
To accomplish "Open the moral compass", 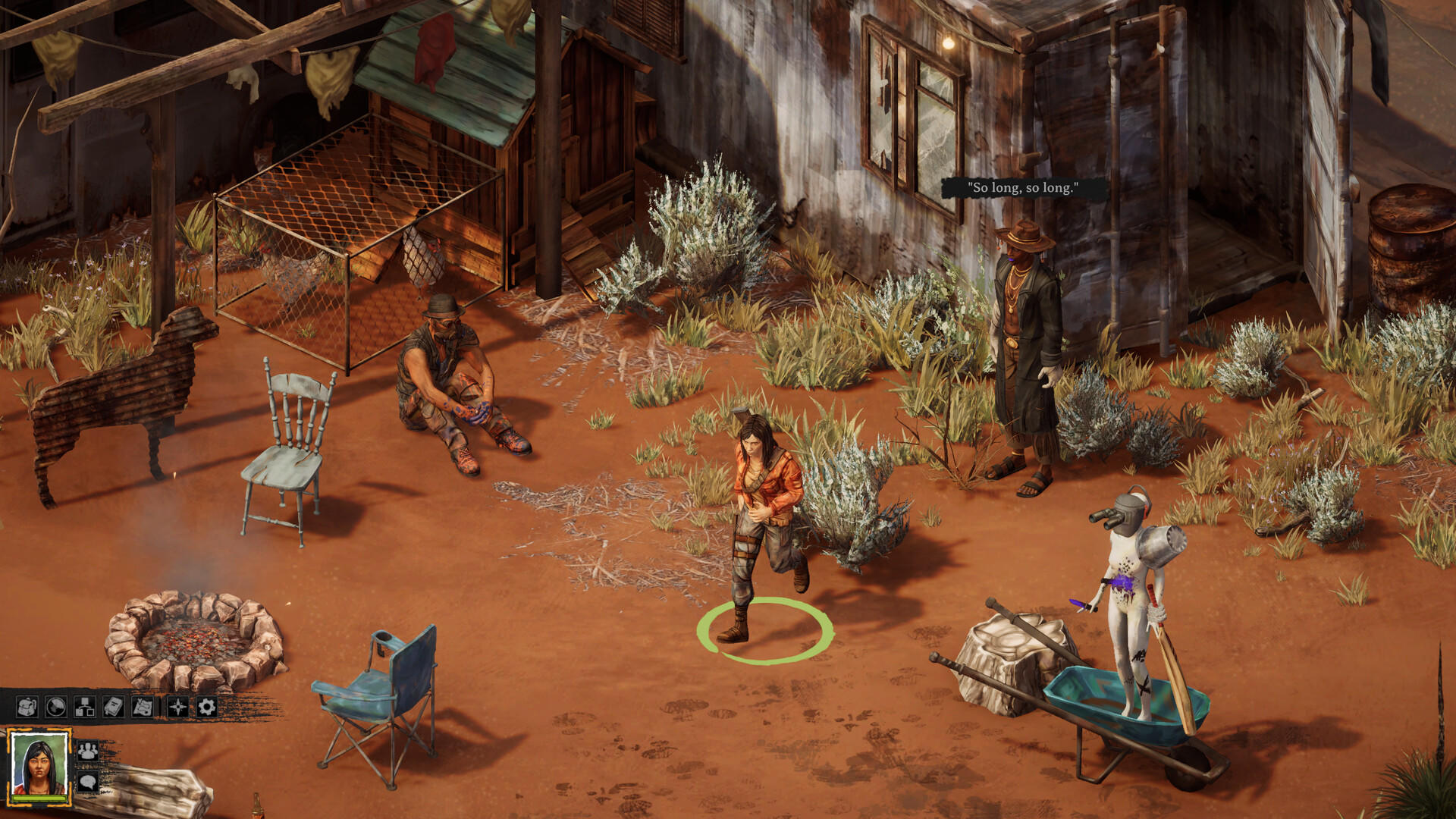I will click(x=176, y=707).
